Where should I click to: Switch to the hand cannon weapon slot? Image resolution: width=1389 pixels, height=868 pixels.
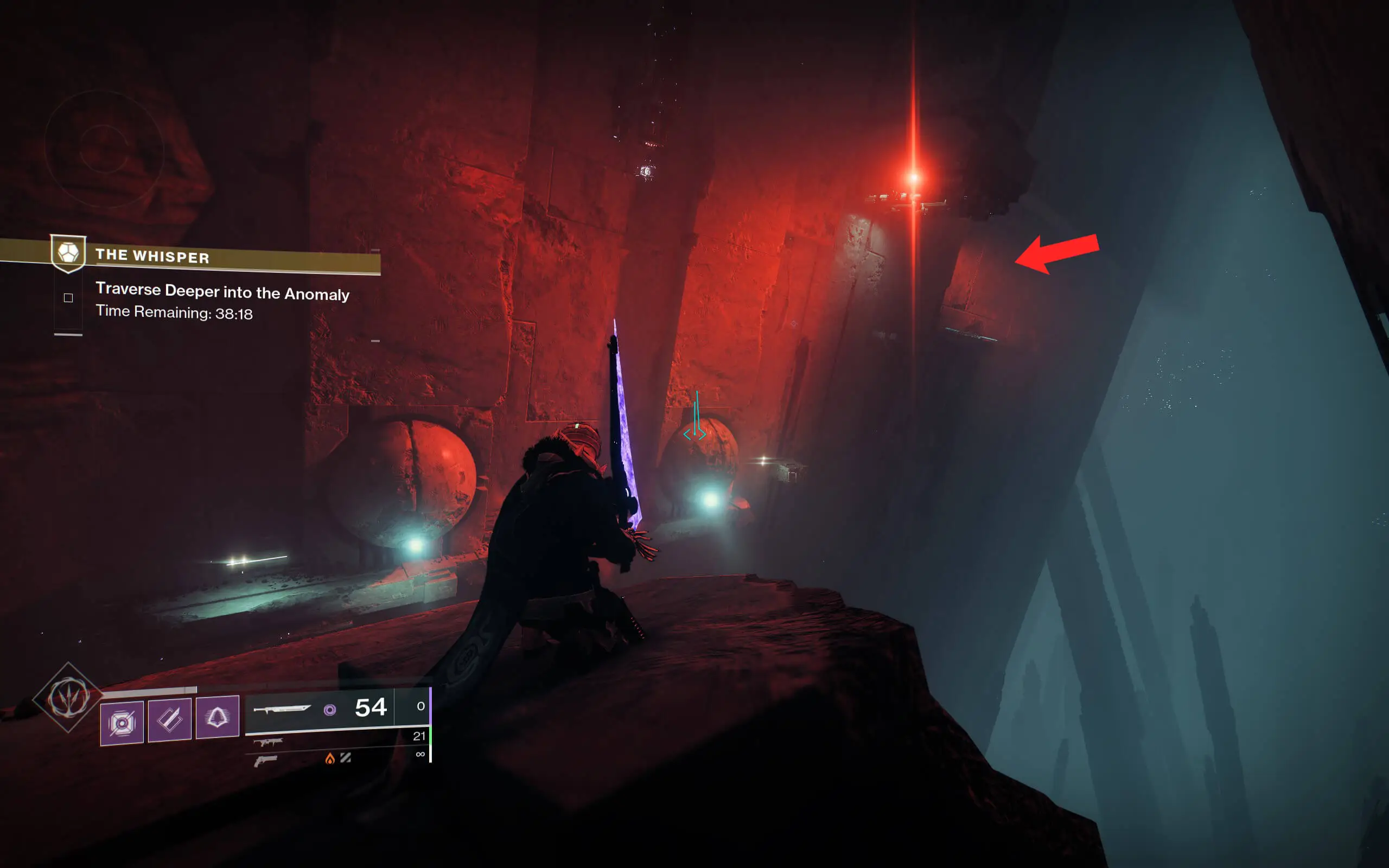266,761
